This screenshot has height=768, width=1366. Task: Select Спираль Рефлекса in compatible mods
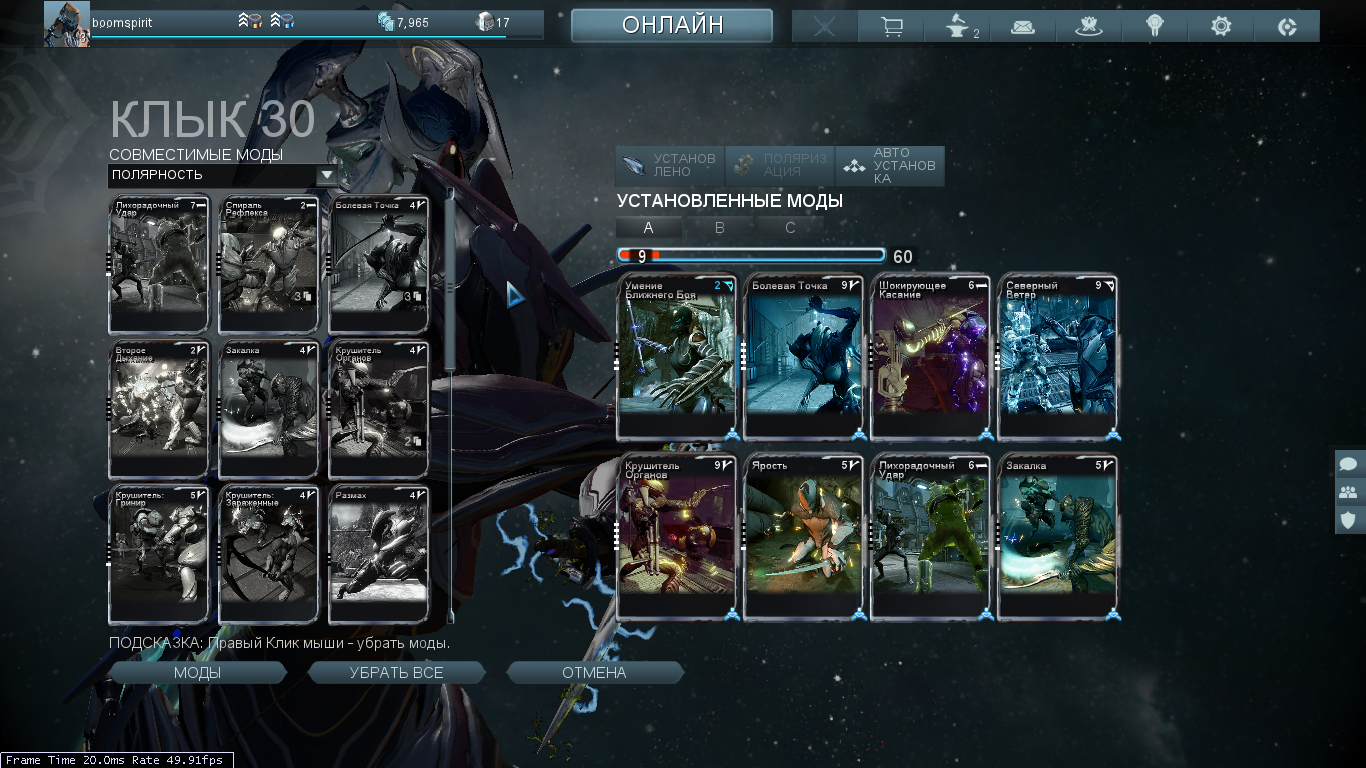(268, 264)
